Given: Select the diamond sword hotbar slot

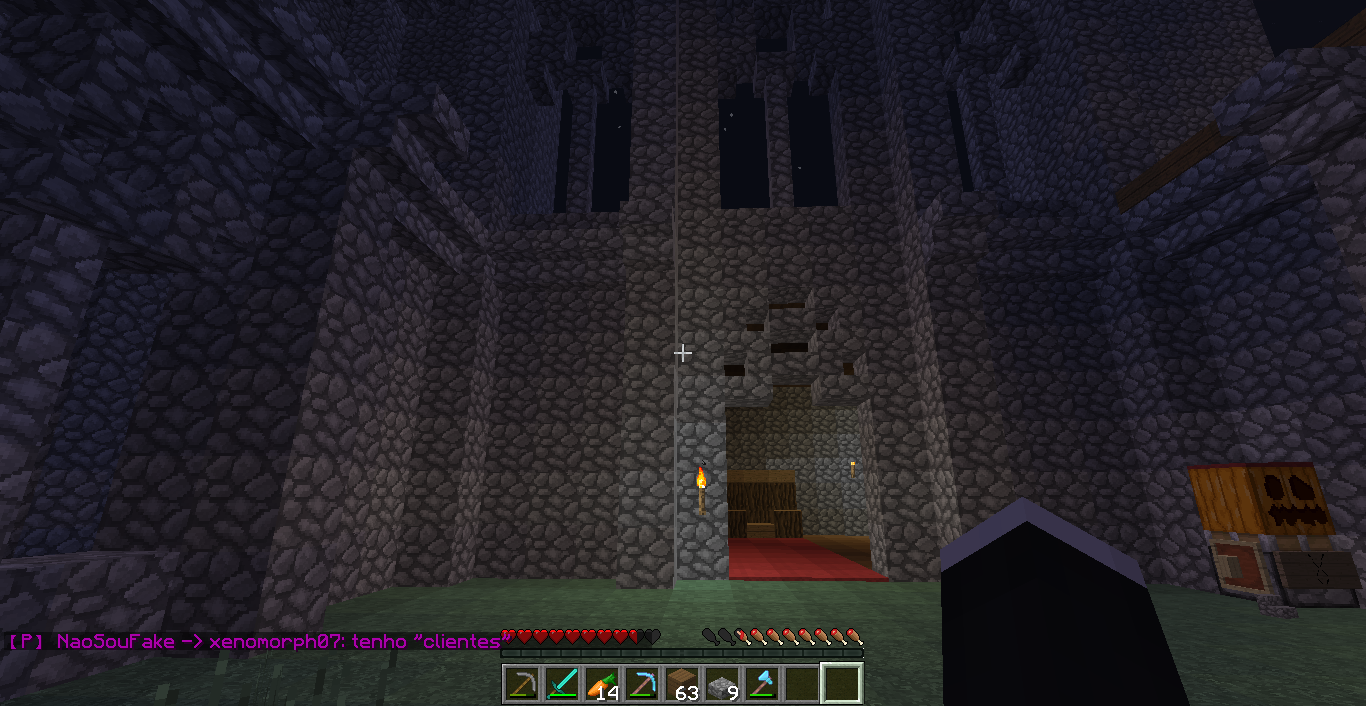Looking at the screenshot, I should pyautogui.click(x=562, y=684).
